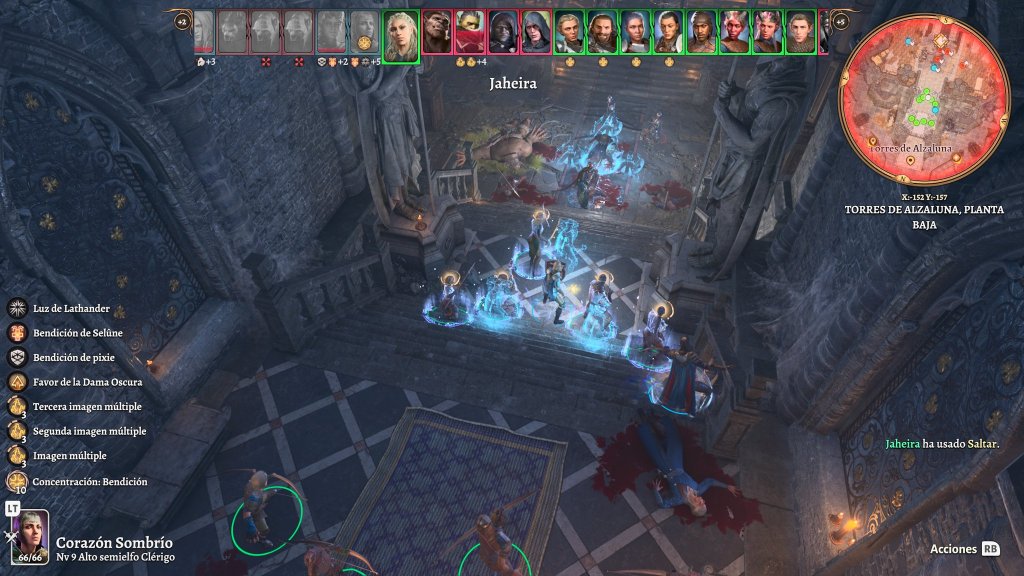
Task: Inspect the Bendición de Selûne status icon
Action: (17, 333)
